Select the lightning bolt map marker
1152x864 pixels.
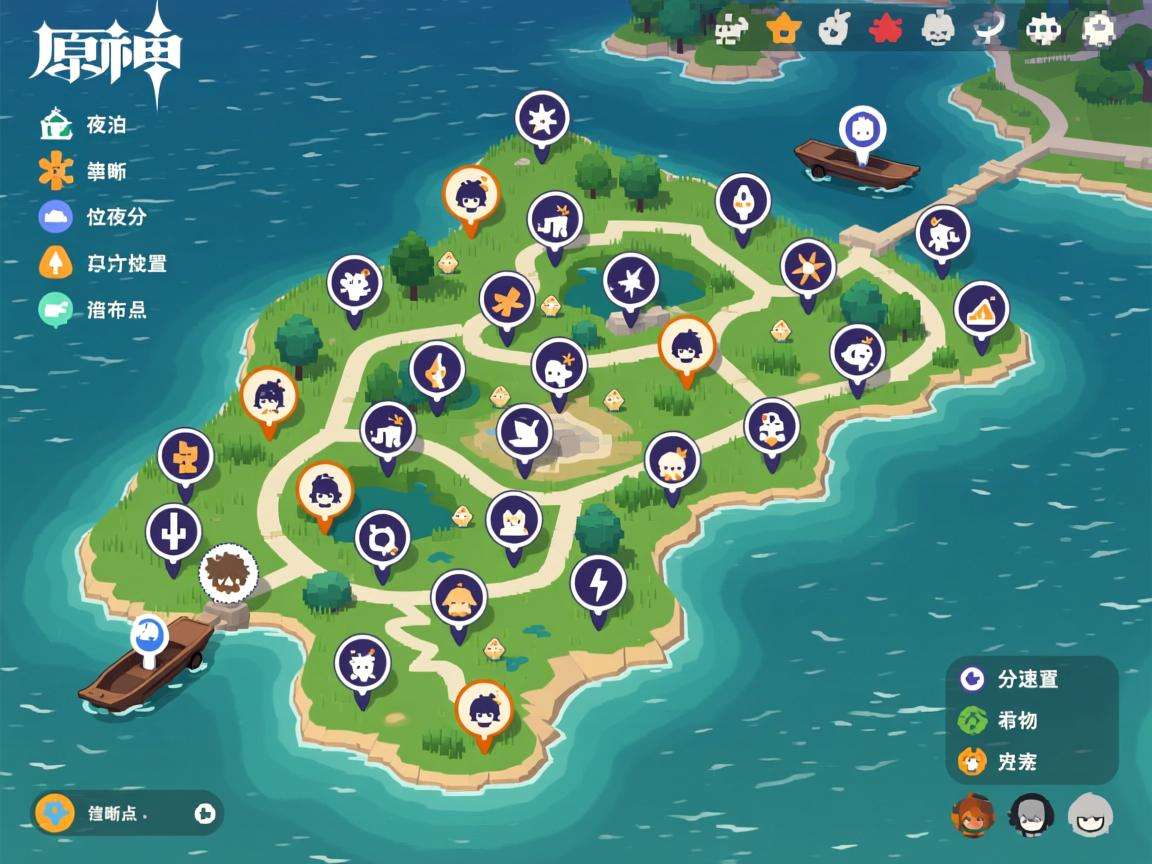click(598, 582)
